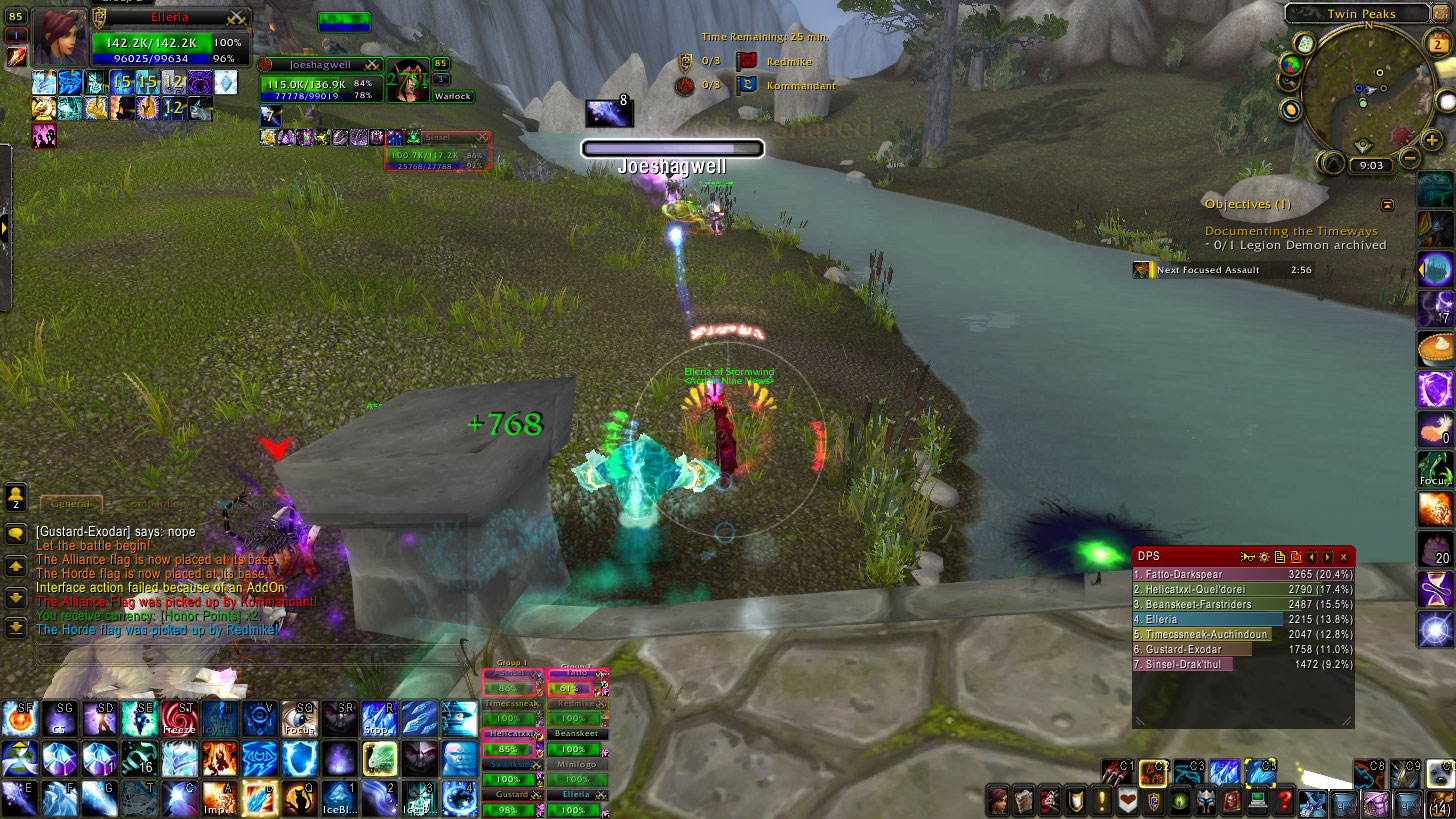Click the Elleria player portrait
Screen dimensions: 1456x819
pyautogui.click(x=60, y=37)
